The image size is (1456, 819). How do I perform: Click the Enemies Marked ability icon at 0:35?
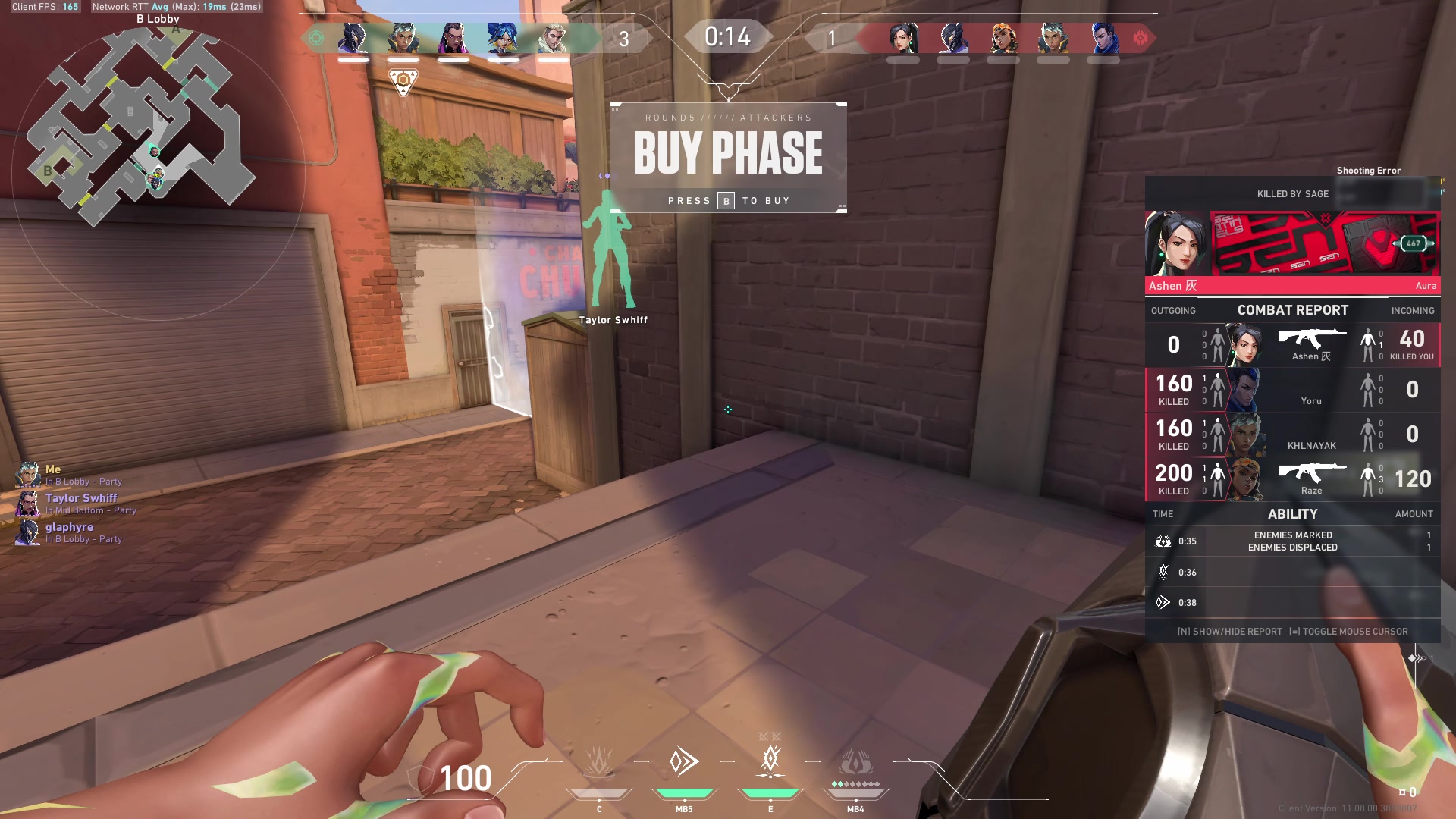[1162, 541]
